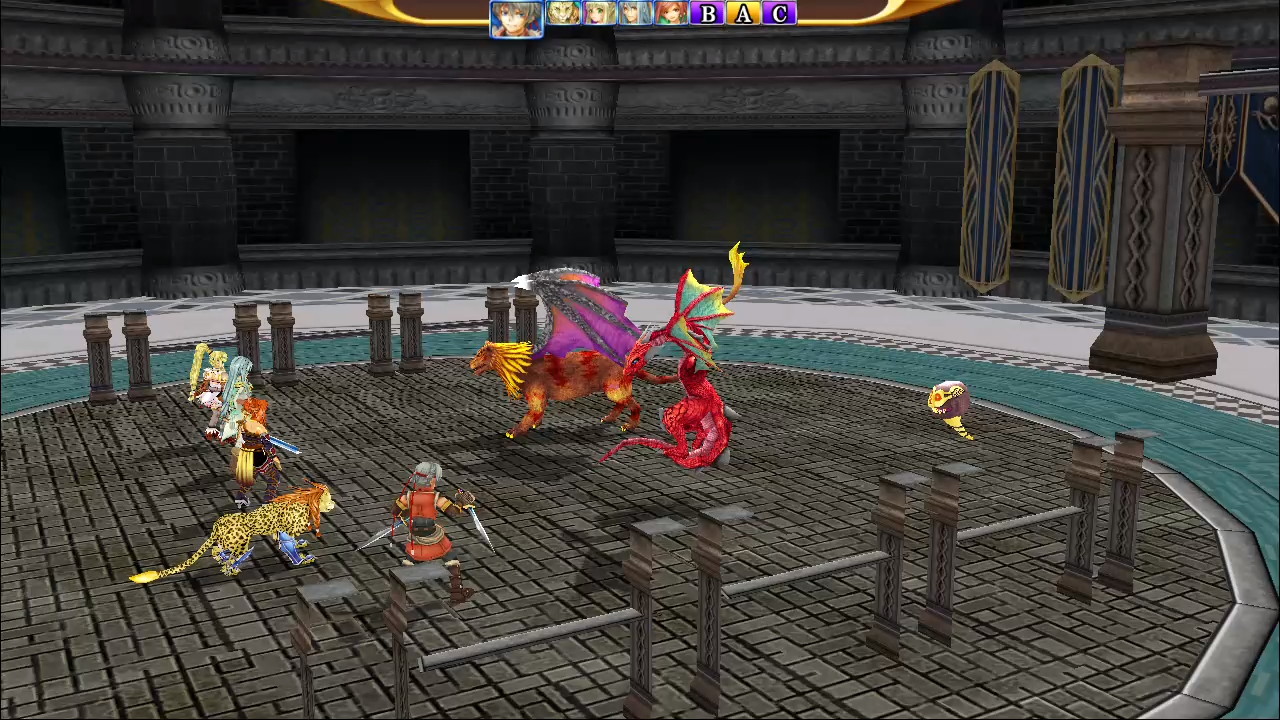
Task: Select the leopard companion's portrait
Action: pyautogui.click(x=562, y=14)
